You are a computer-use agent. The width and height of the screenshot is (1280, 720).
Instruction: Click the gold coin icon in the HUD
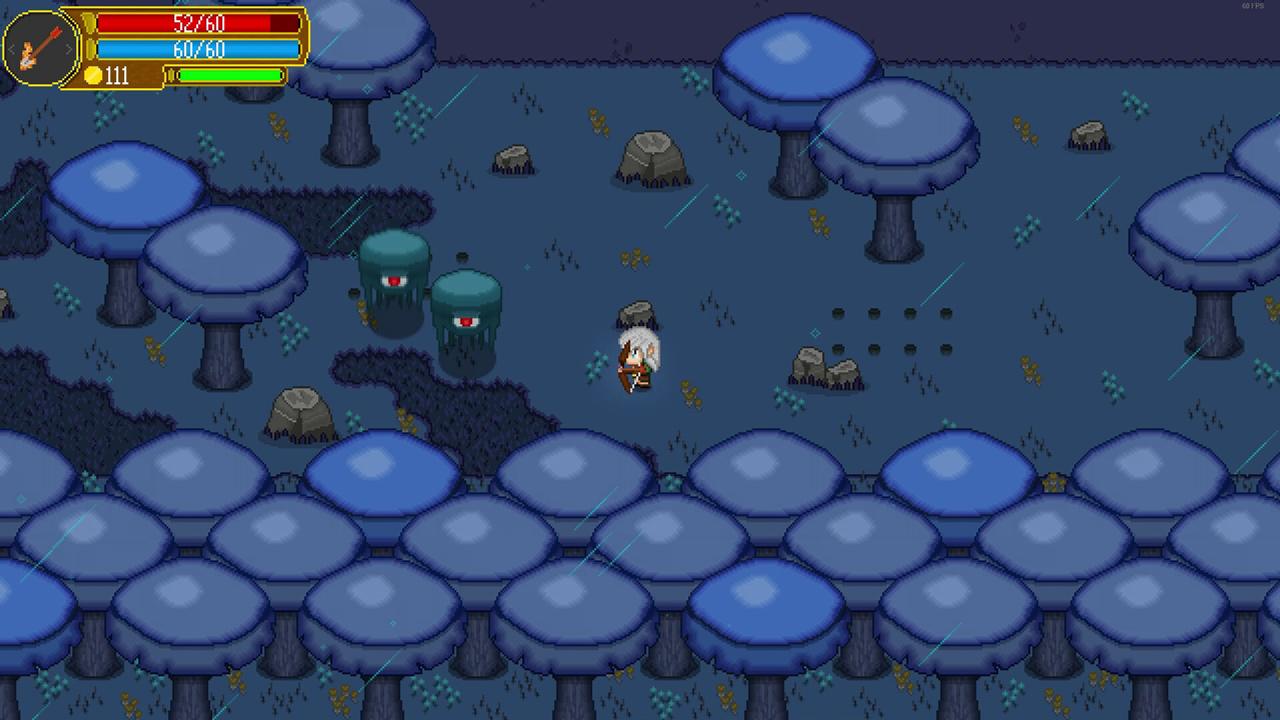click(94, 74)
